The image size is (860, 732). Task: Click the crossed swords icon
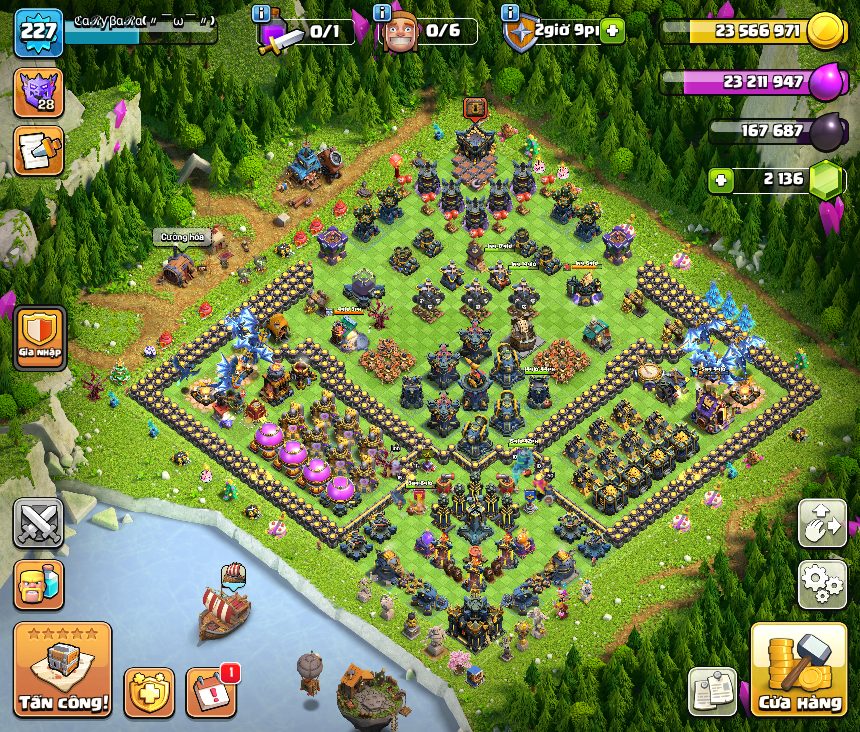[38, 523]
